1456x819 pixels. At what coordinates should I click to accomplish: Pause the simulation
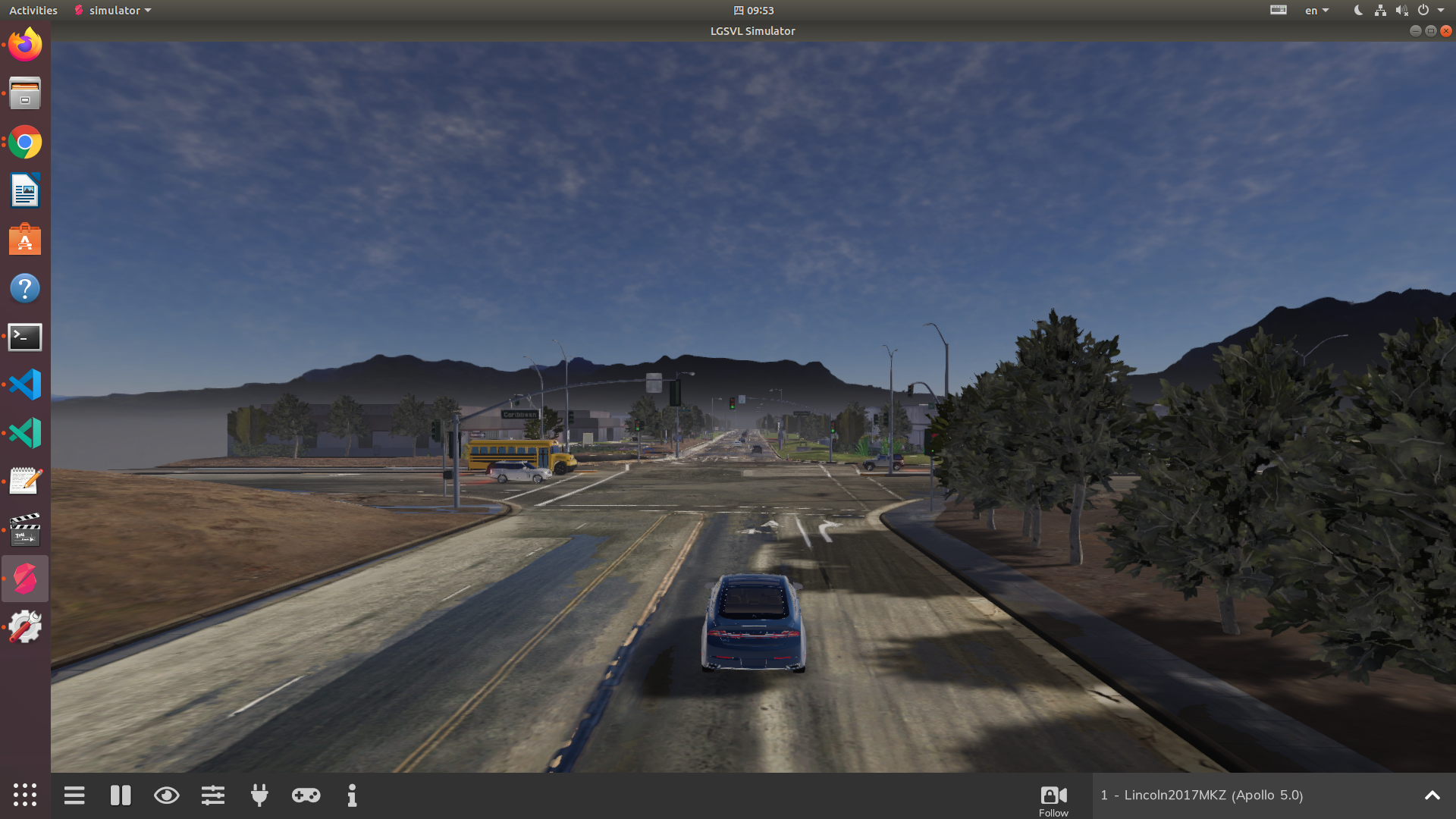(x=121, y=795)
